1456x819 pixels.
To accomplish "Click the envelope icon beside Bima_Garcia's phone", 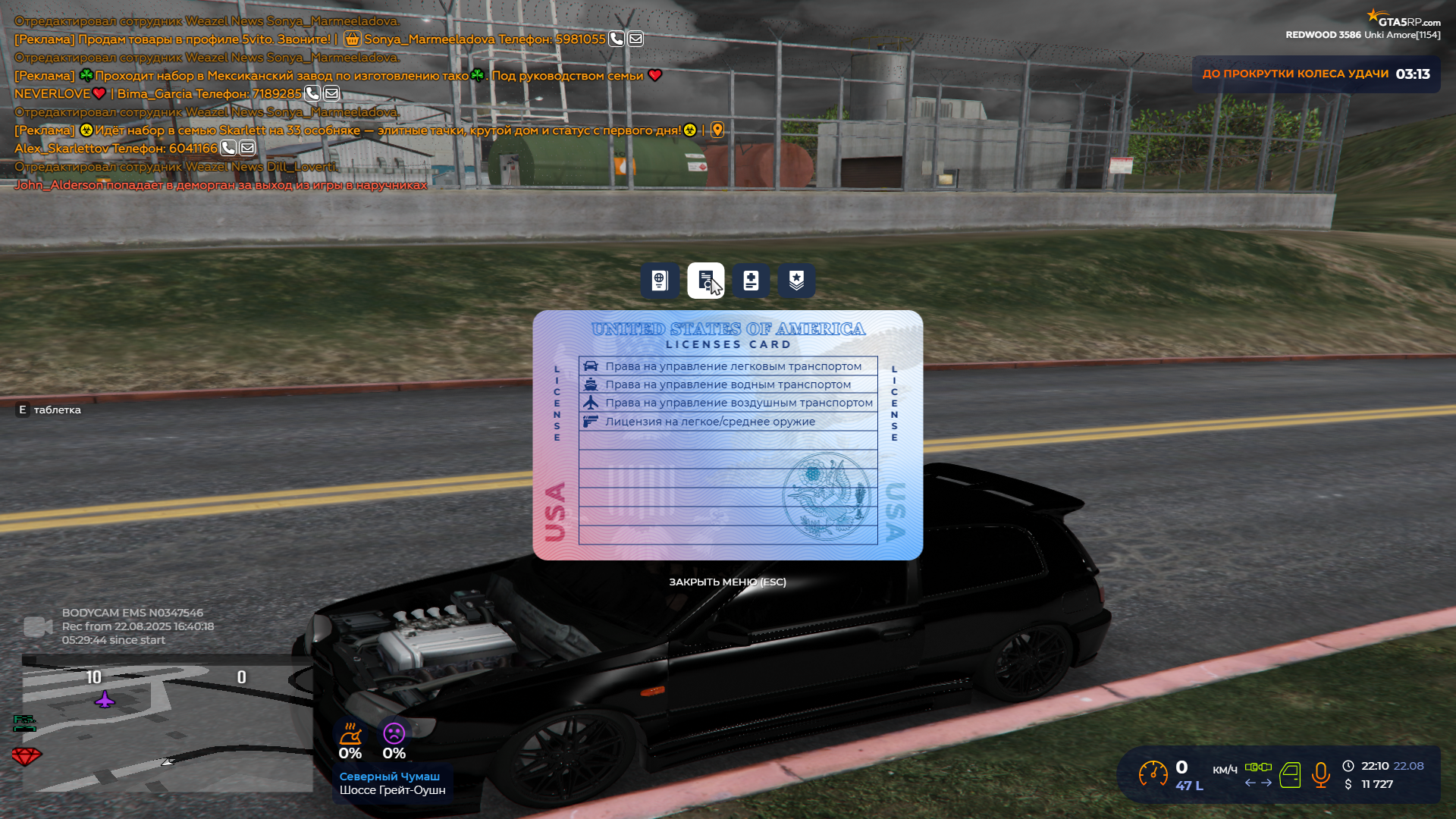I will 331,93.
